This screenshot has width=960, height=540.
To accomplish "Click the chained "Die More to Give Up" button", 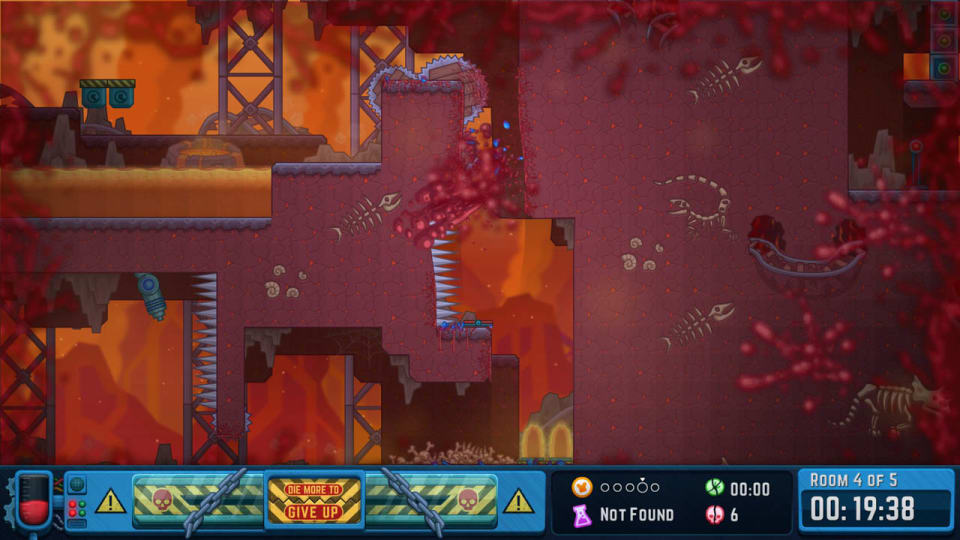I will coord(314,500).
